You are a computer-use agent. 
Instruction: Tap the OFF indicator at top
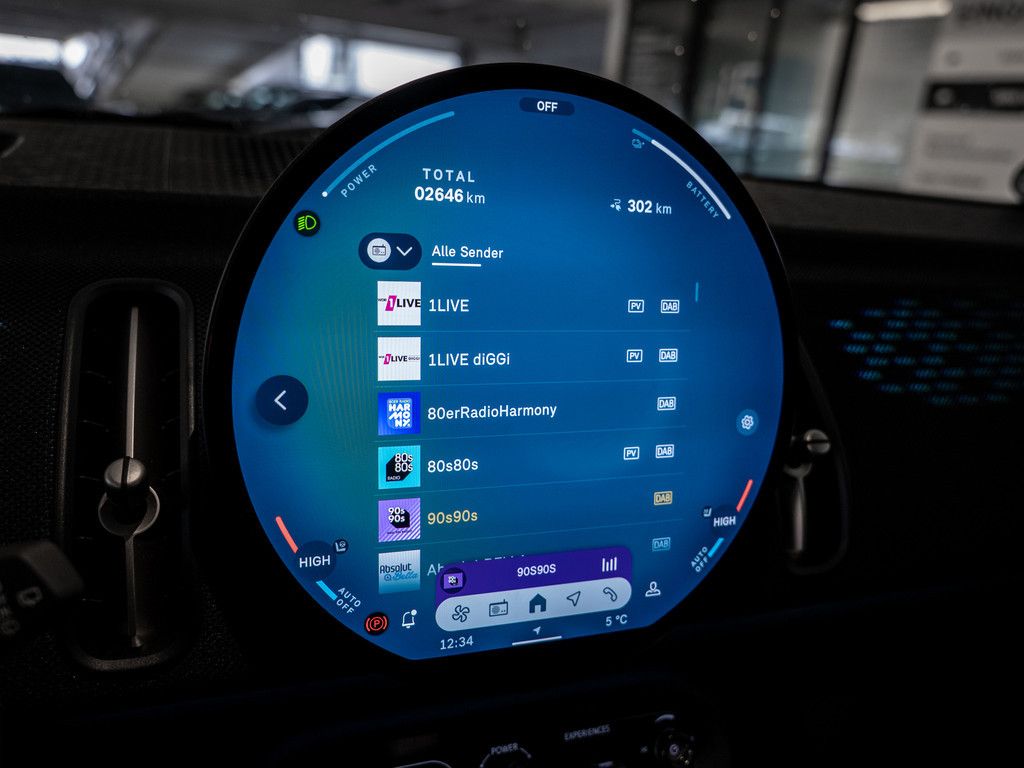click(x=547, y=106)
